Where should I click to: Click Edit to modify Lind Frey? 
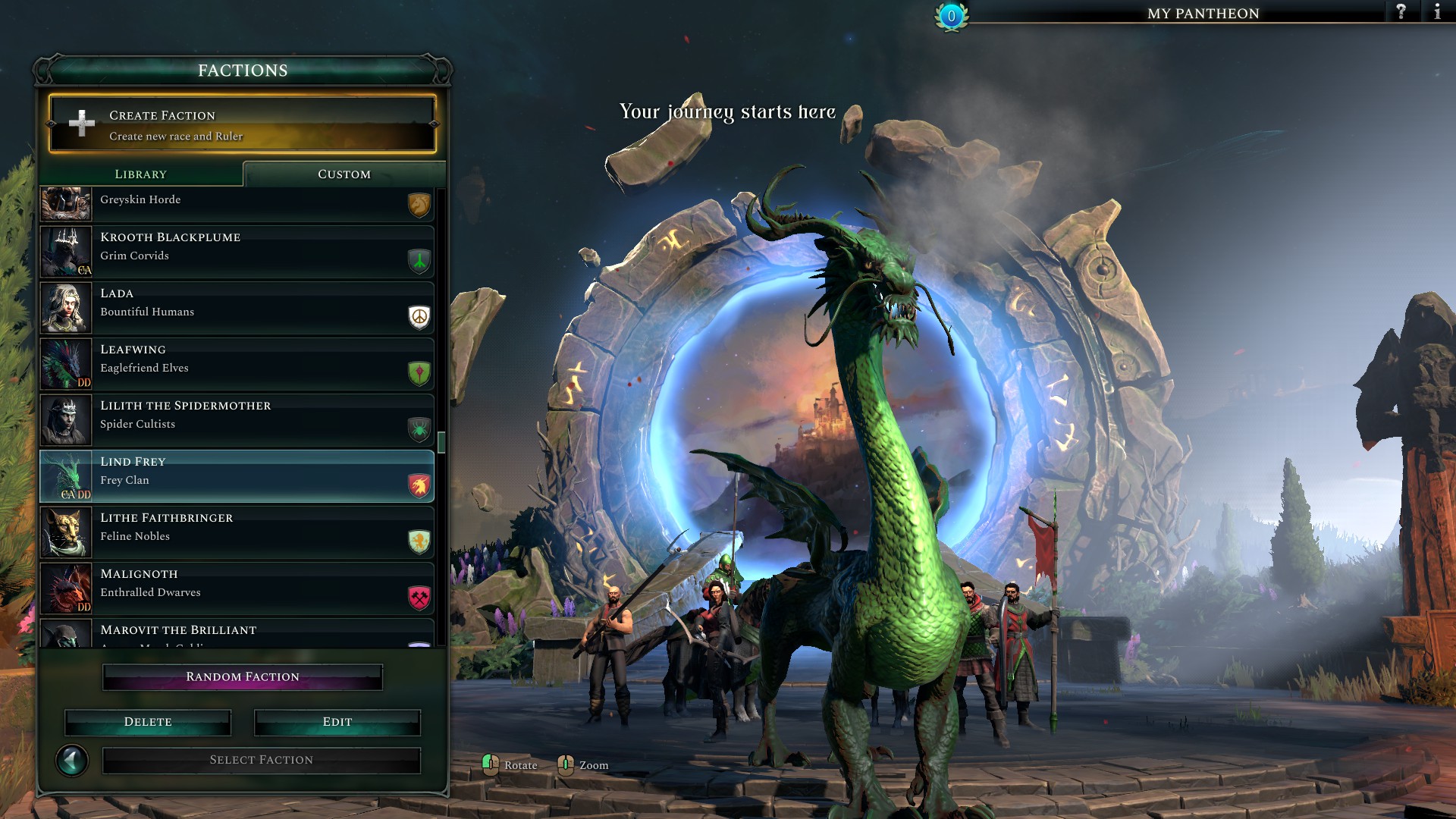[x=336, y=721]
